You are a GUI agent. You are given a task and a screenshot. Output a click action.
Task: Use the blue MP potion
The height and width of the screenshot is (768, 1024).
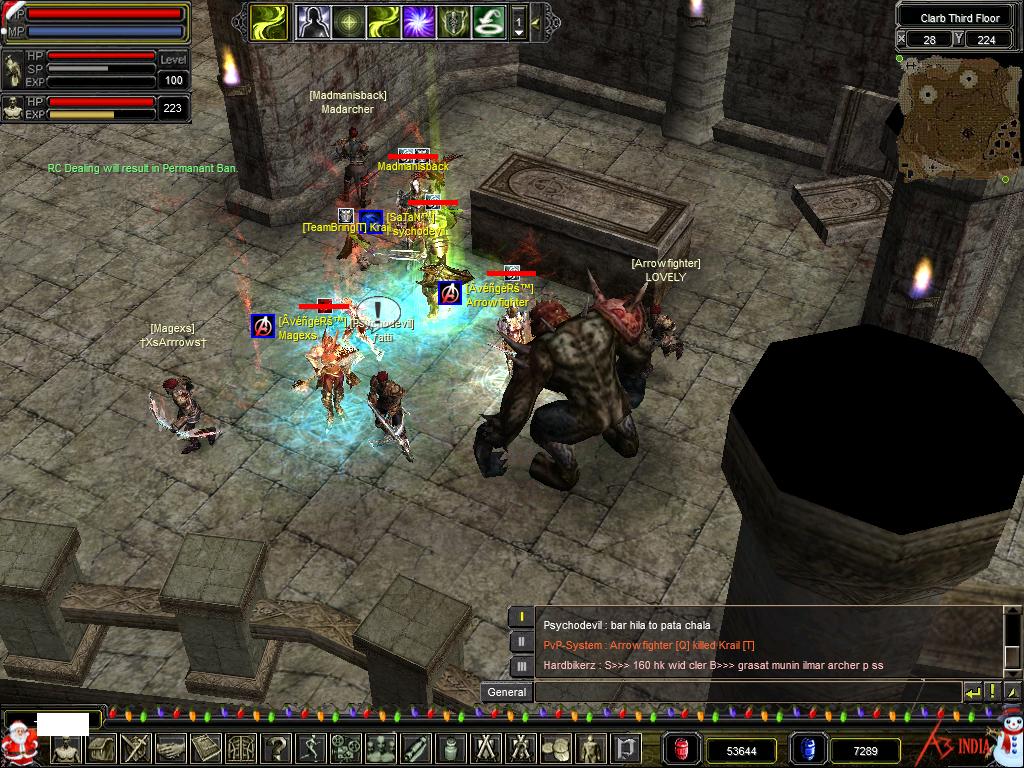(x=806, y=749)
